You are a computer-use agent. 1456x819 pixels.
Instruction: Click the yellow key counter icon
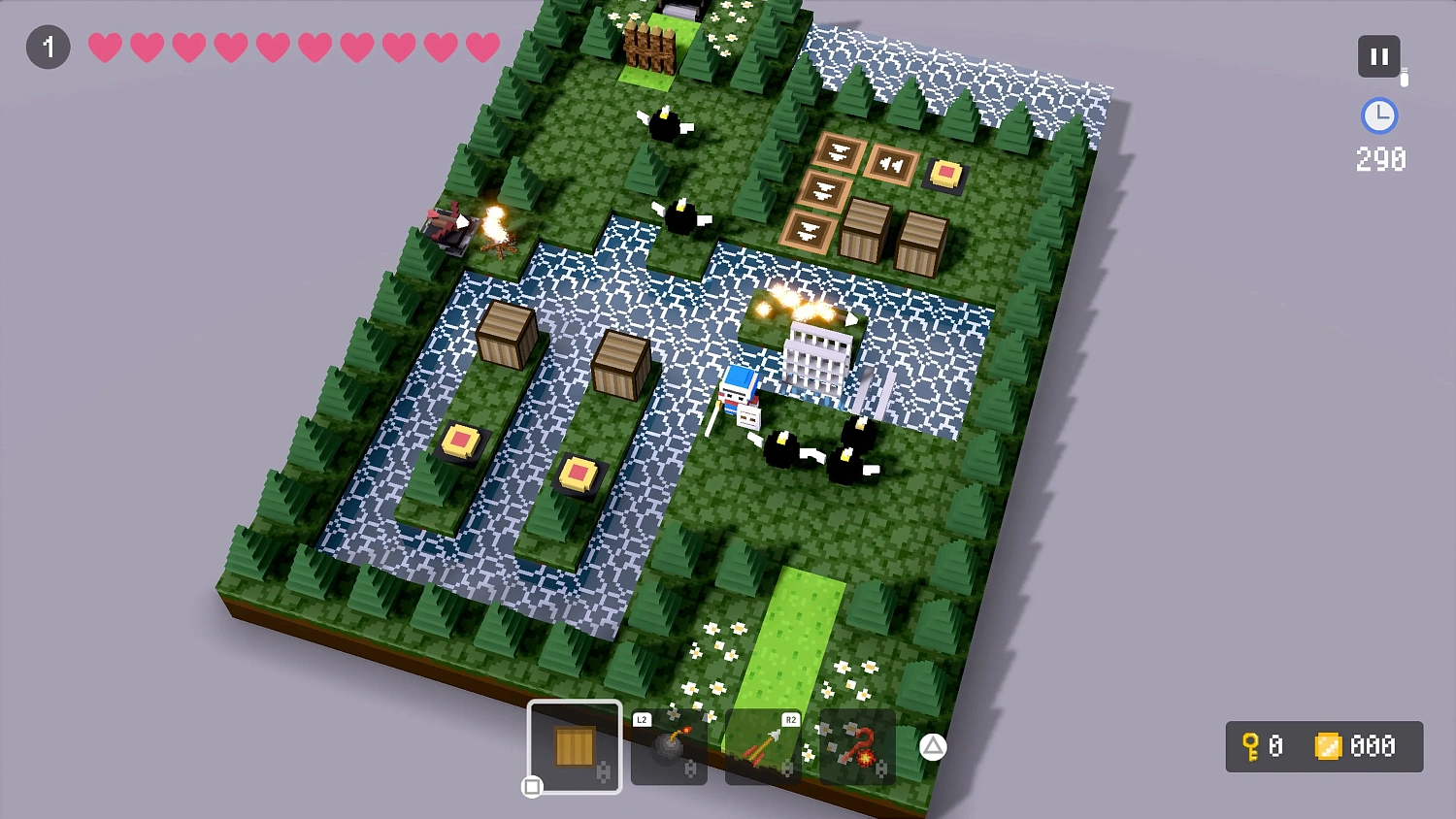pos(1251,747)
